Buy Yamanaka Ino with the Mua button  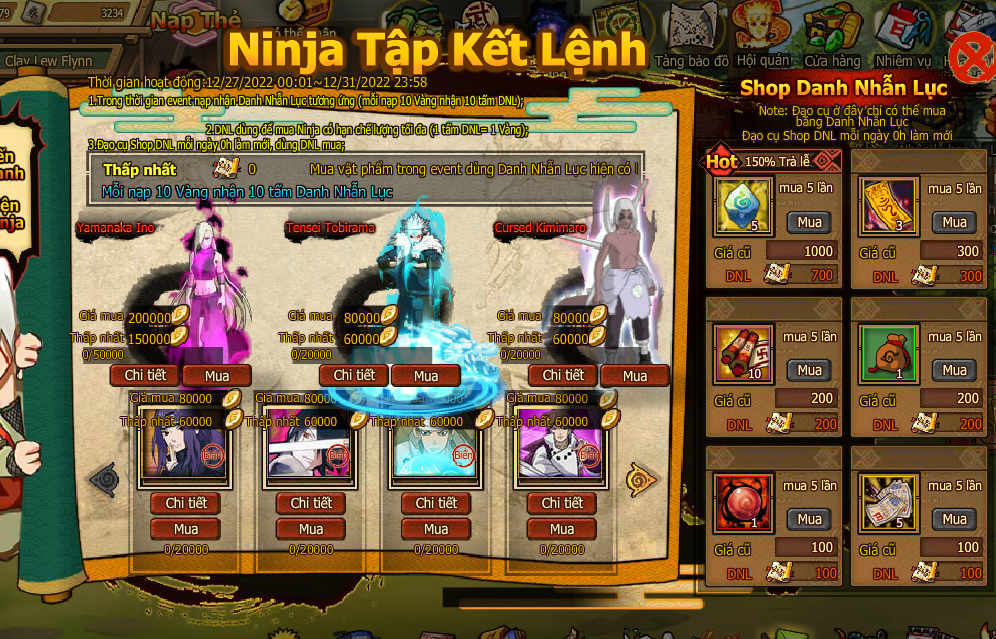(217, 376)
